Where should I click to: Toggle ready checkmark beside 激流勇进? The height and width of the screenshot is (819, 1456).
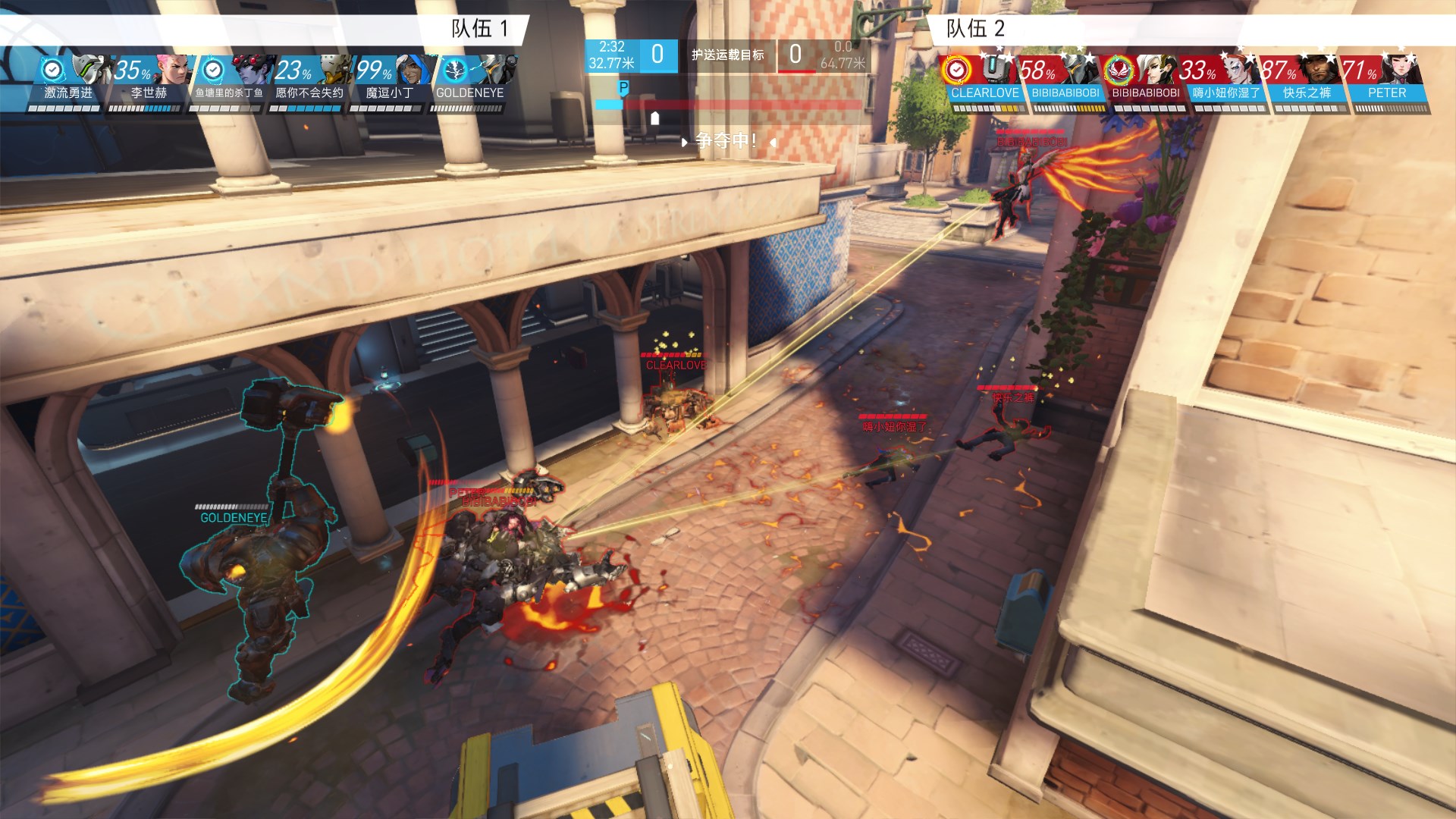pos(51,70)
